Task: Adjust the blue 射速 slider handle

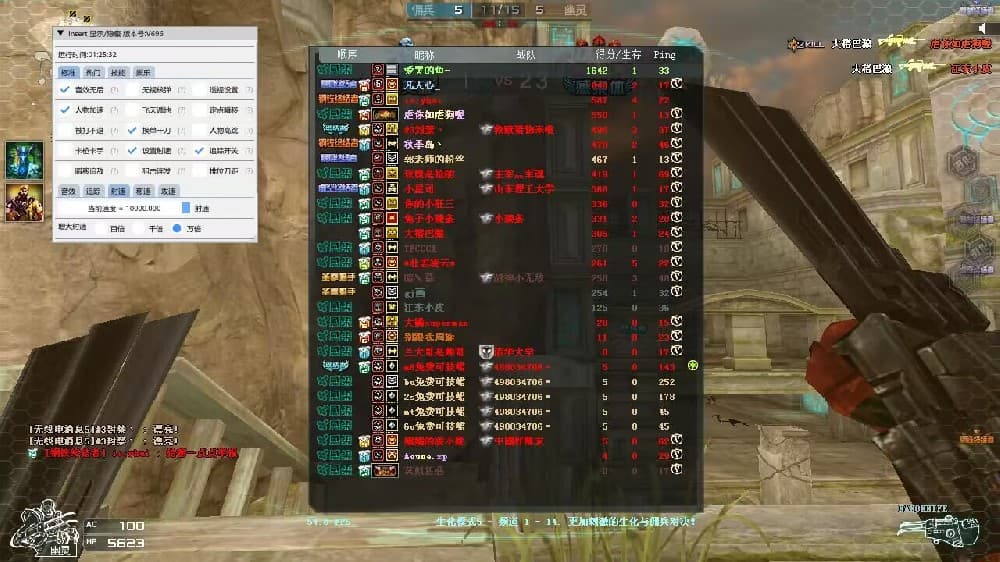Action: [x=185, y=209]
